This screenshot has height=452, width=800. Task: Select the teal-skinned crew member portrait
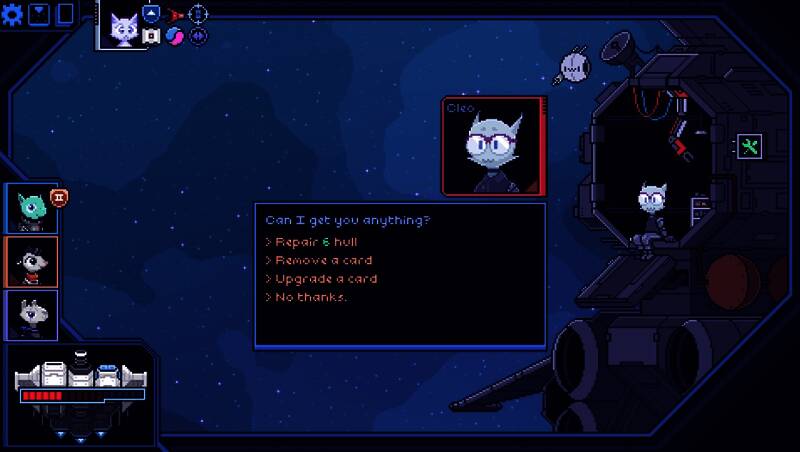(x=31, y=208)
